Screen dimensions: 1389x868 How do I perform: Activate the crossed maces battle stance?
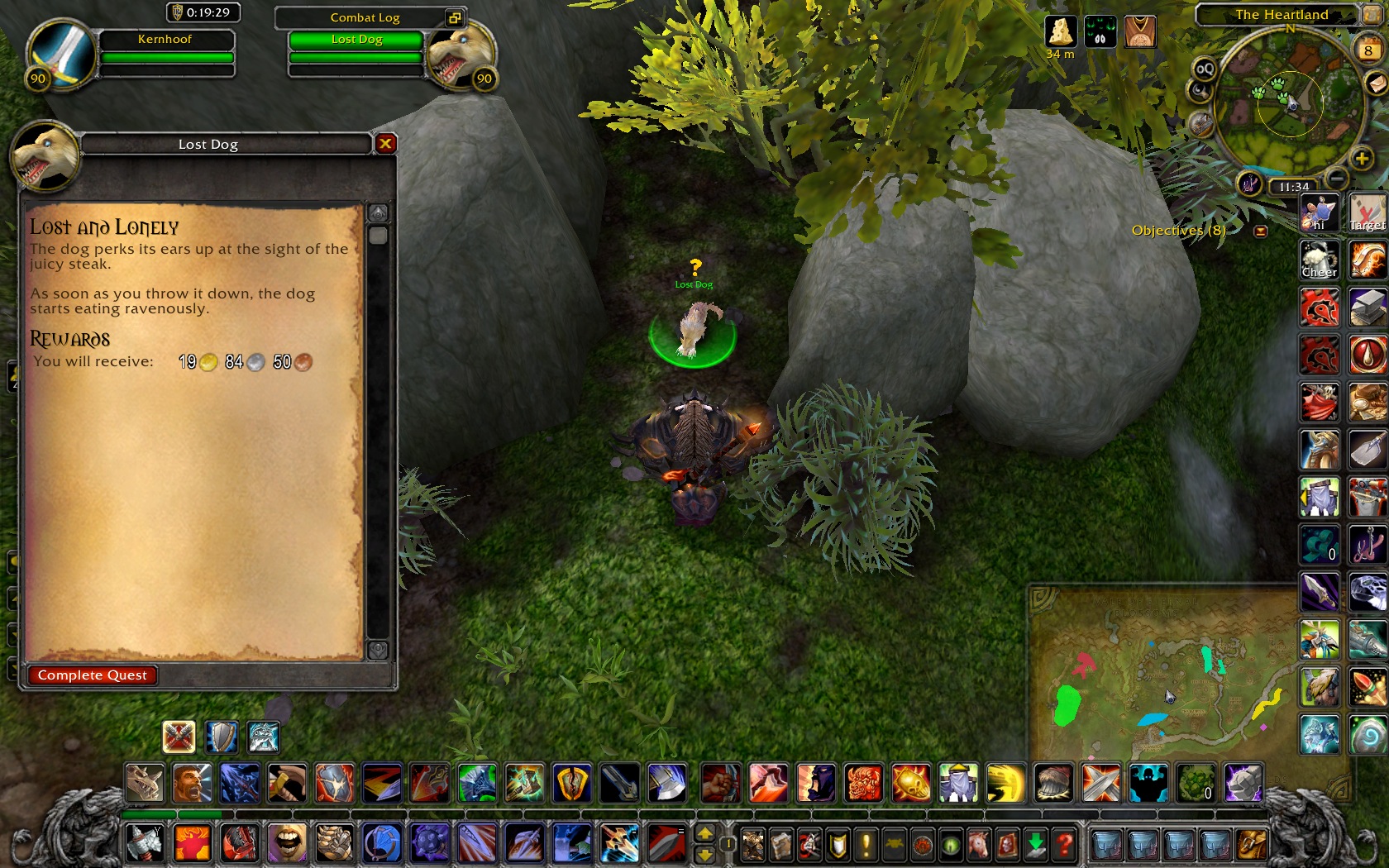(179, 737)
